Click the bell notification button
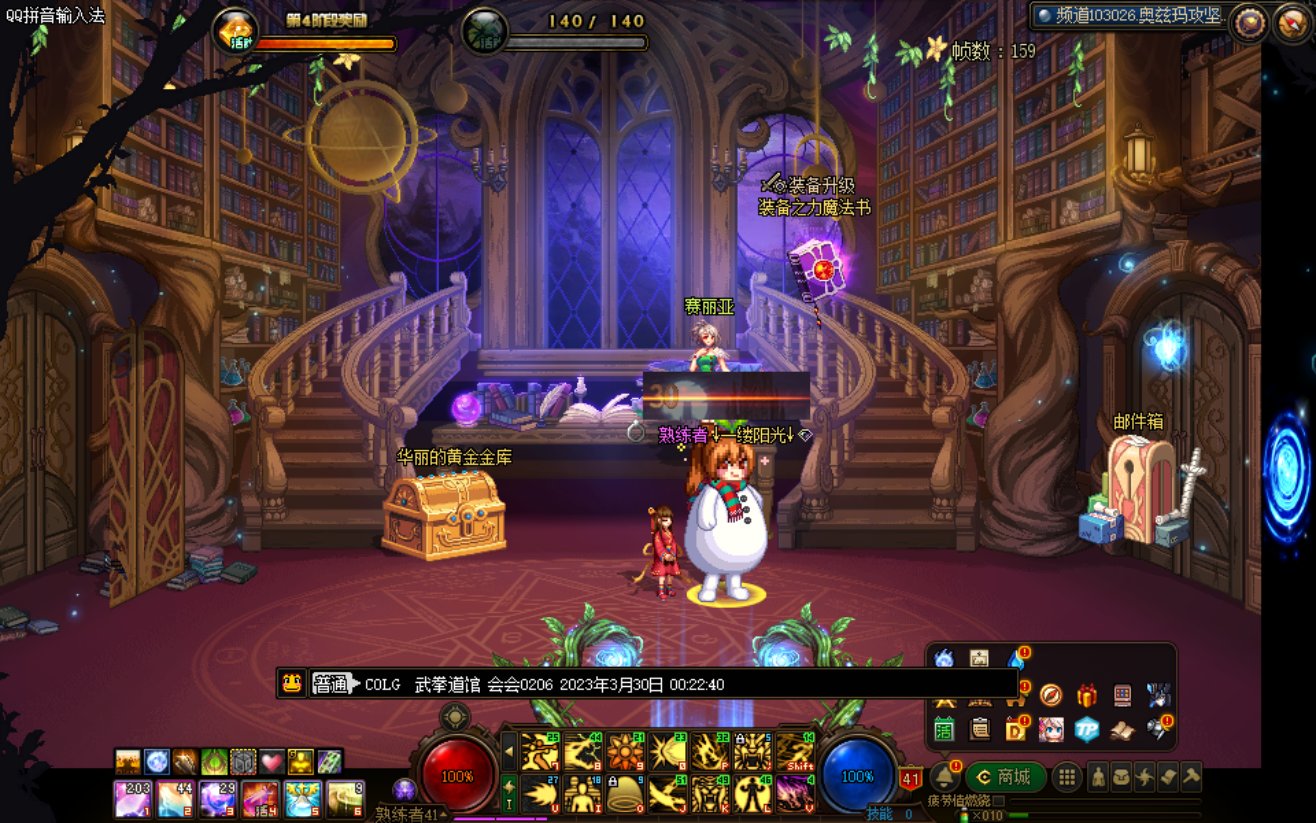The height and width of the screenshot is (823, 1316). 945,777
